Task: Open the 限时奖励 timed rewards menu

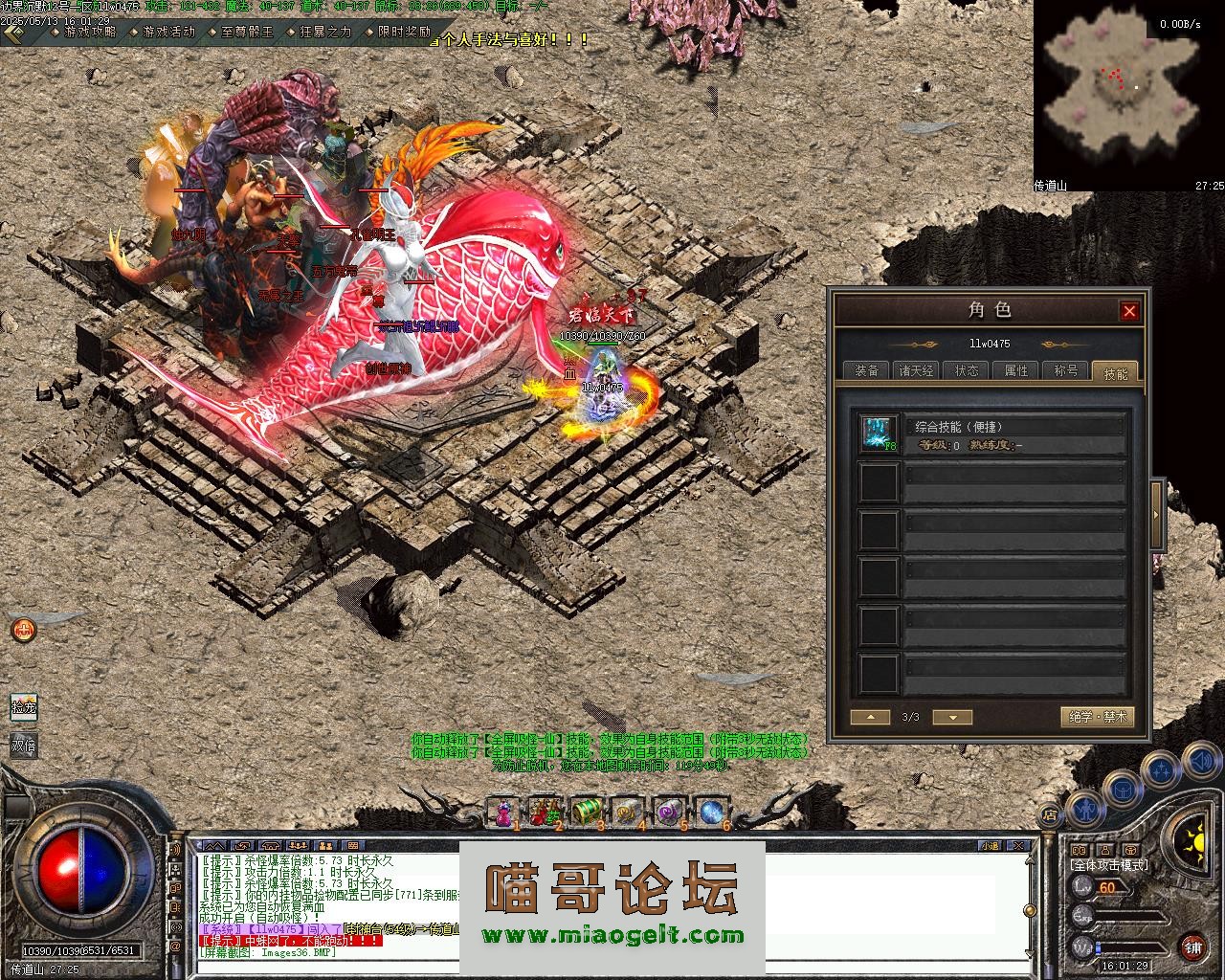Action: click(x=404, y=32)
